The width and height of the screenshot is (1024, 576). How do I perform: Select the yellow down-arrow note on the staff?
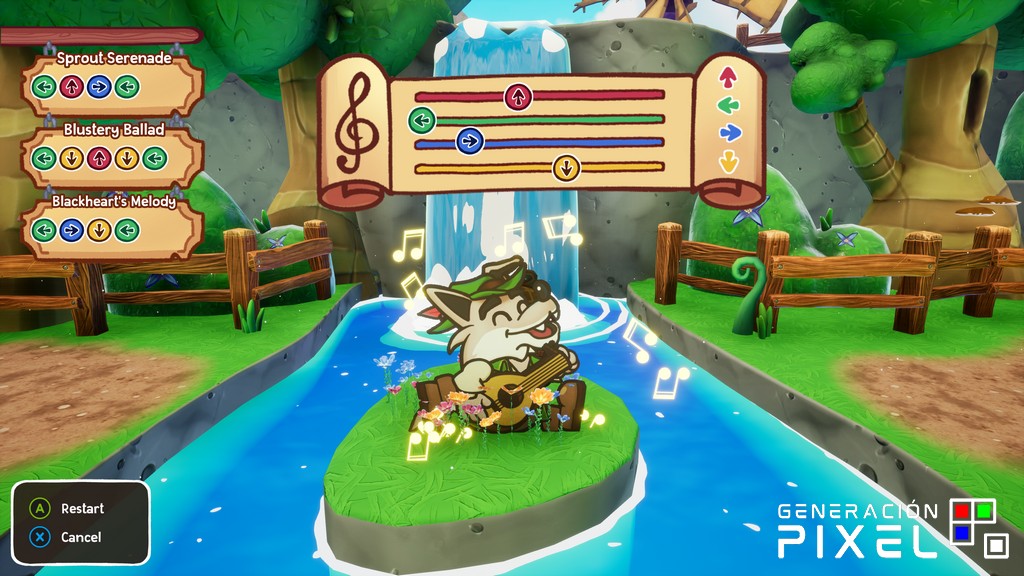tap(566, 167)
